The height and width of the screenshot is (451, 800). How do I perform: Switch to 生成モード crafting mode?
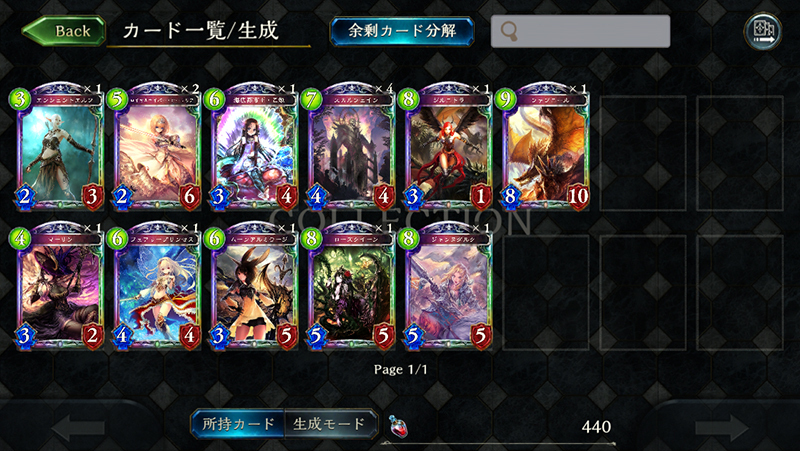330,424
